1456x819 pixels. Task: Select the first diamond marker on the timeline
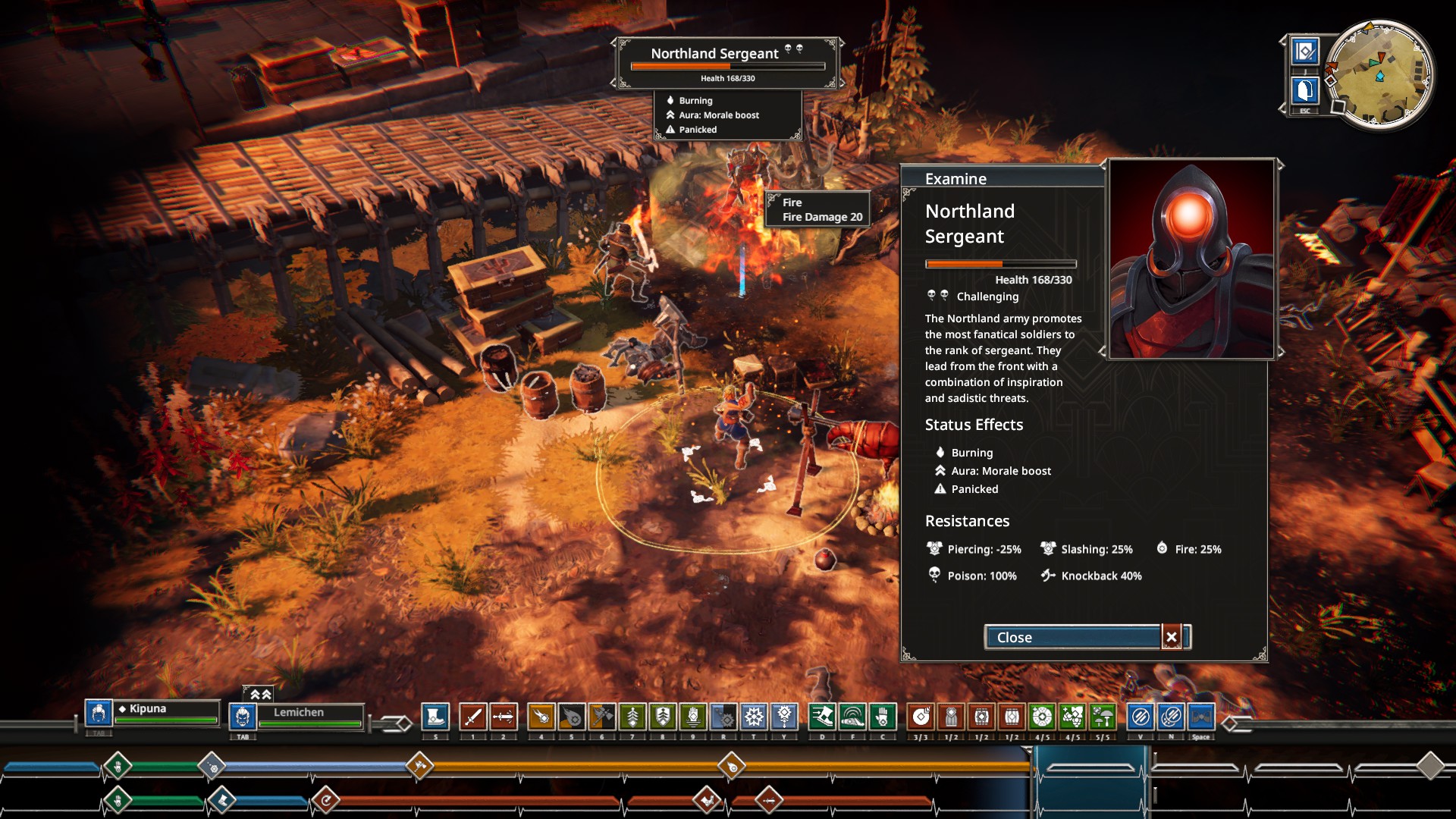point(118,766)
